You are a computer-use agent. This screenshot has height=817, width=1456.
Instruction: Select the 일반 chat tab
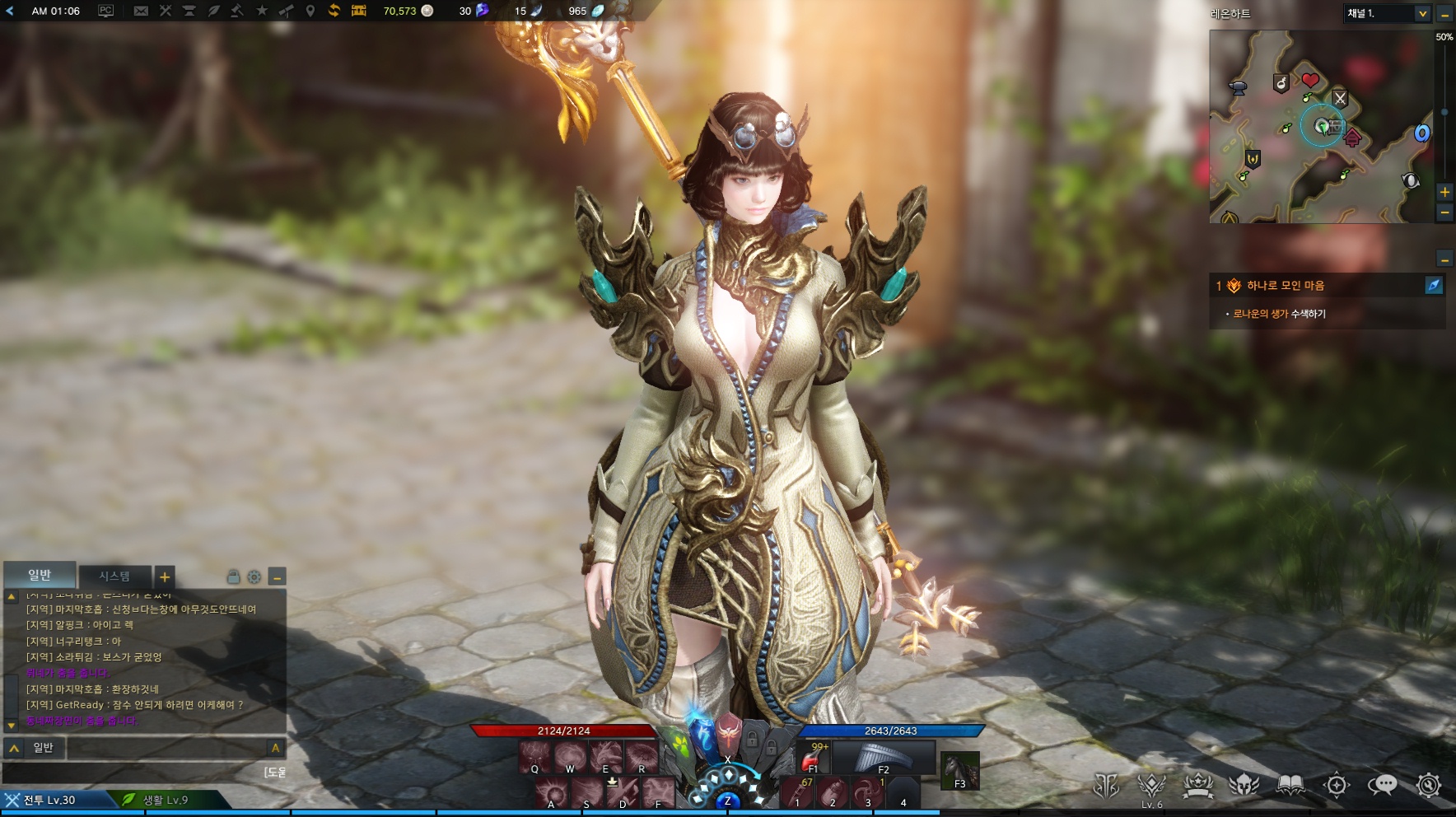coord(40,575)
